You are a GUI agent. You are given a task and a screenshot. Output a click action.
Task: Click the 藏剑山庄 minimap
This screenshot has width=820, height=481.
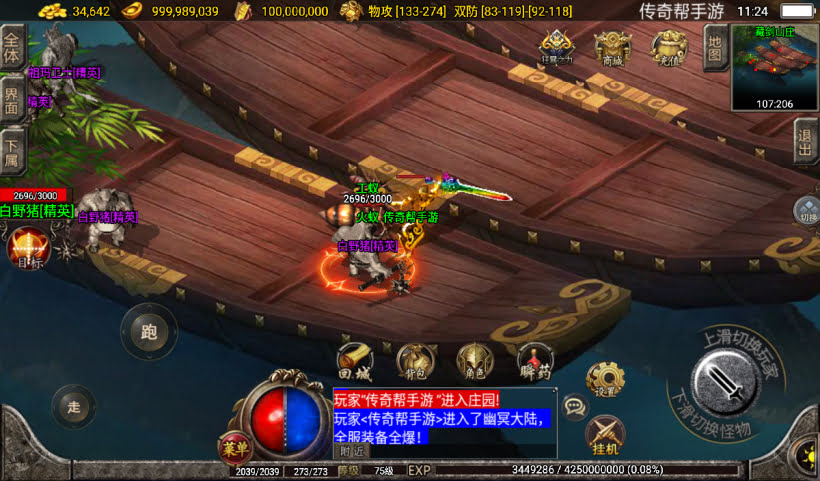point(775,66)
